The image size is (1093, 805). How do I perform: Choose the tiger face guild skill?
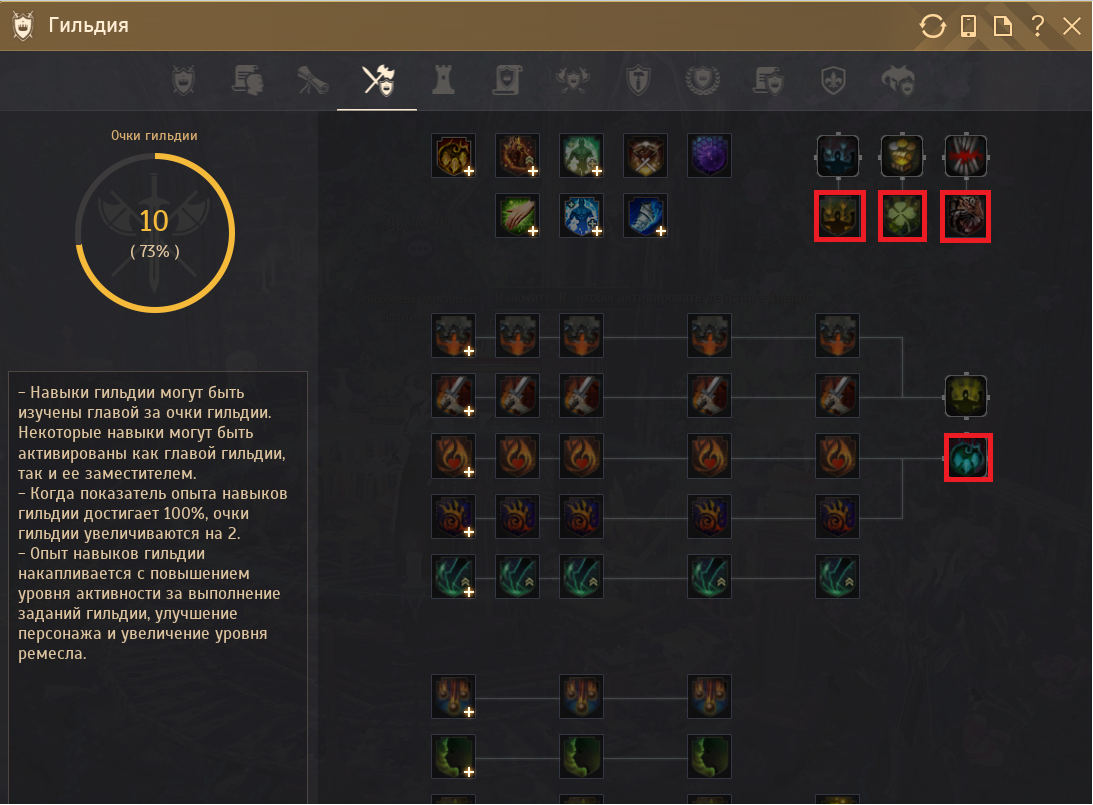coord(966,217)
